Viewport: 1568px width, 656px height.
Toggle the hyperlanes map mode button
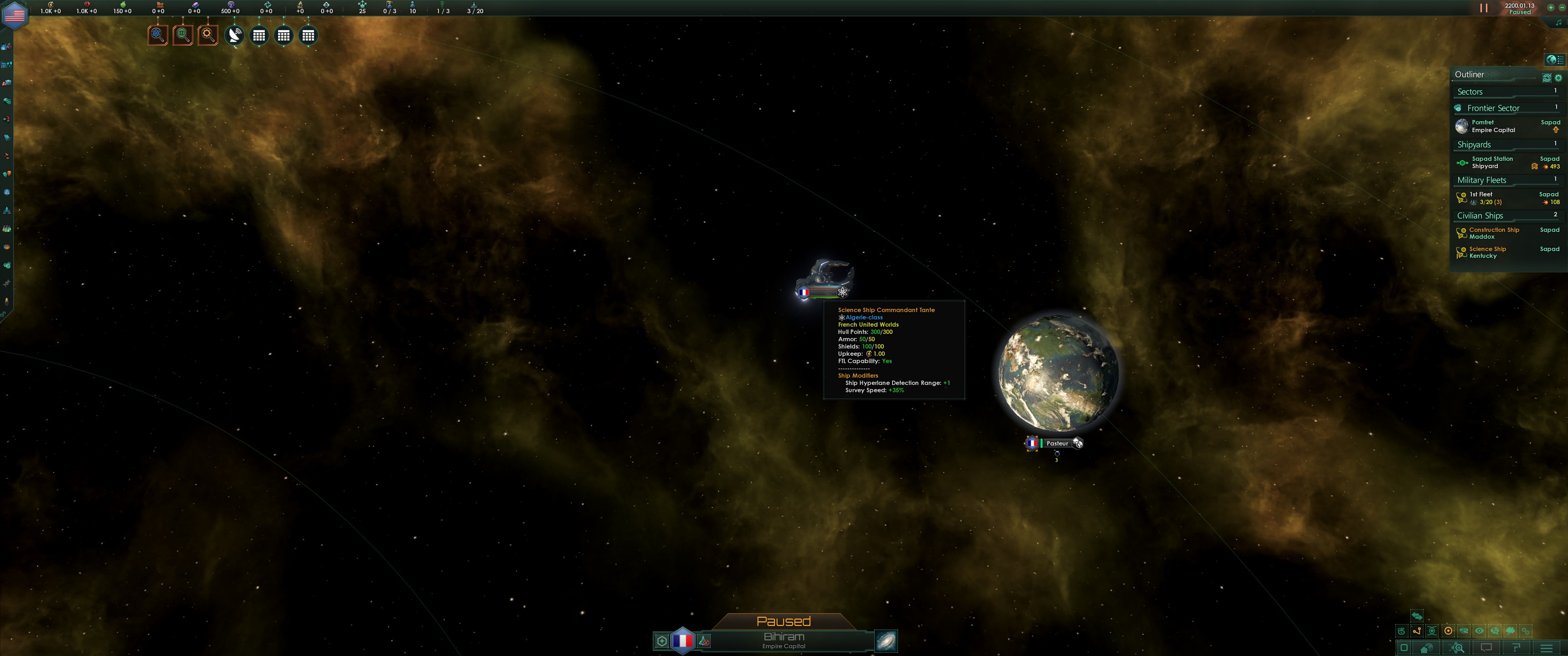point(1418,631)
